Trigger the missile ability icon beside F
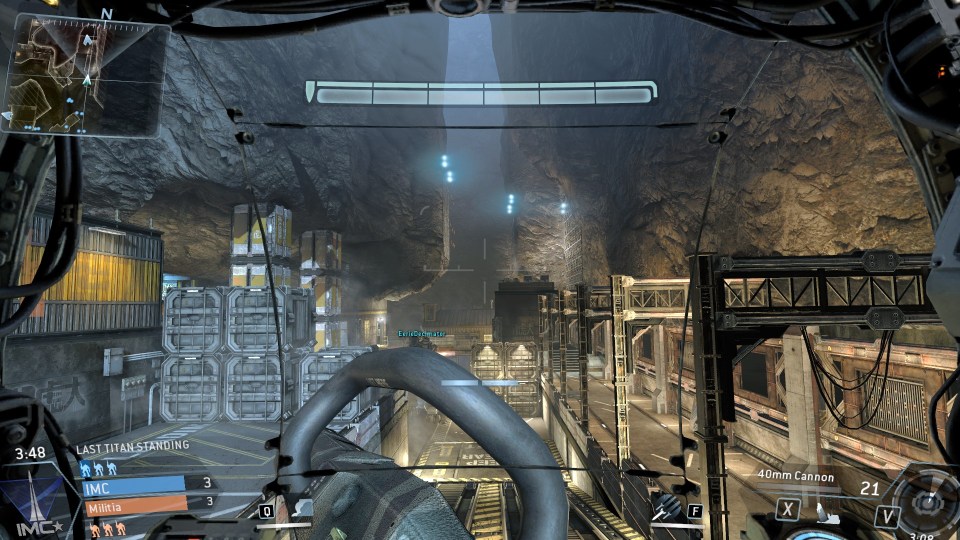The height and width of the screenshot is (540, 960). point(663,509)
